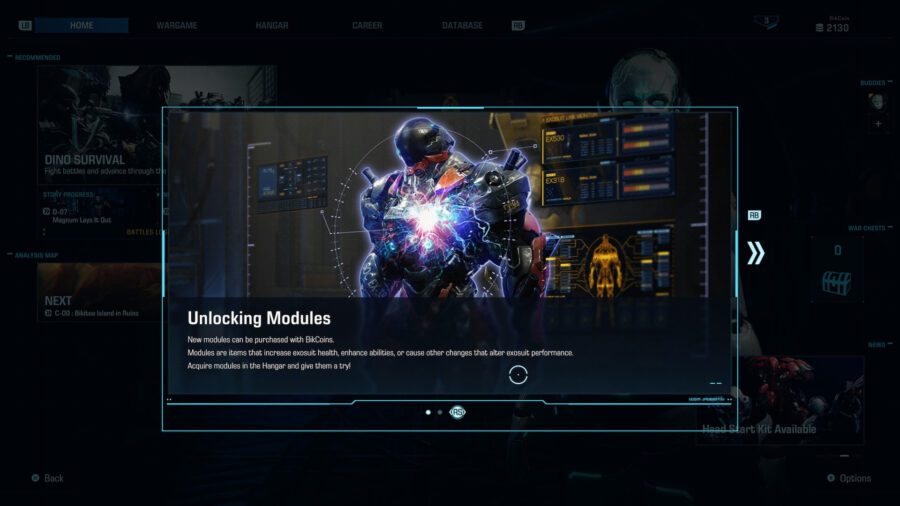Go to the HANGAR tab
Viewport: 900px width, 506px height.
pyautogui.click(x=273, y=25)
